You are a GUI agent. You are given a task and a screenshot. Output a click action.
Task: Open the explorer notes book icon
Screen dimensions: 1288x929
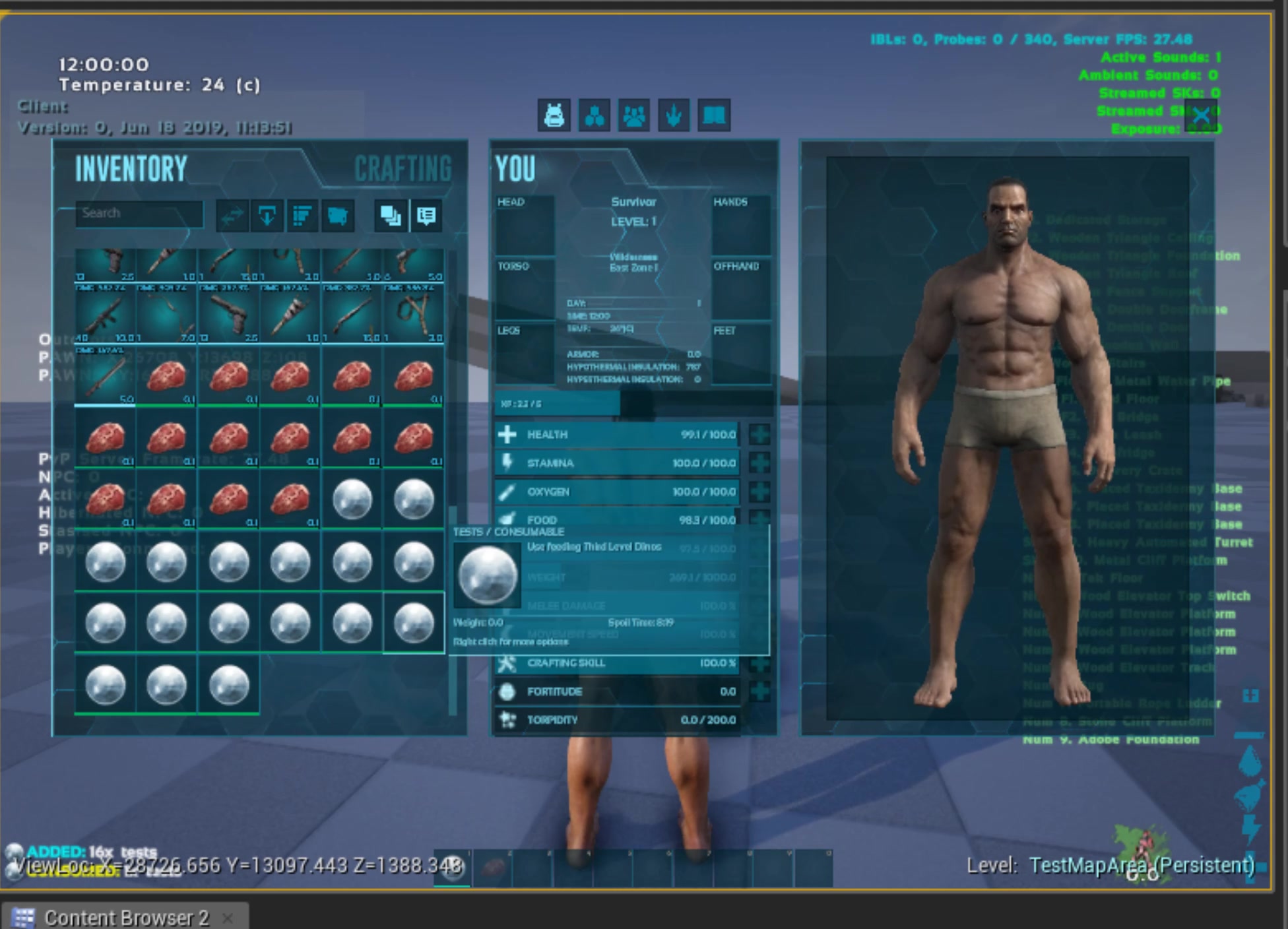(713, 114)
